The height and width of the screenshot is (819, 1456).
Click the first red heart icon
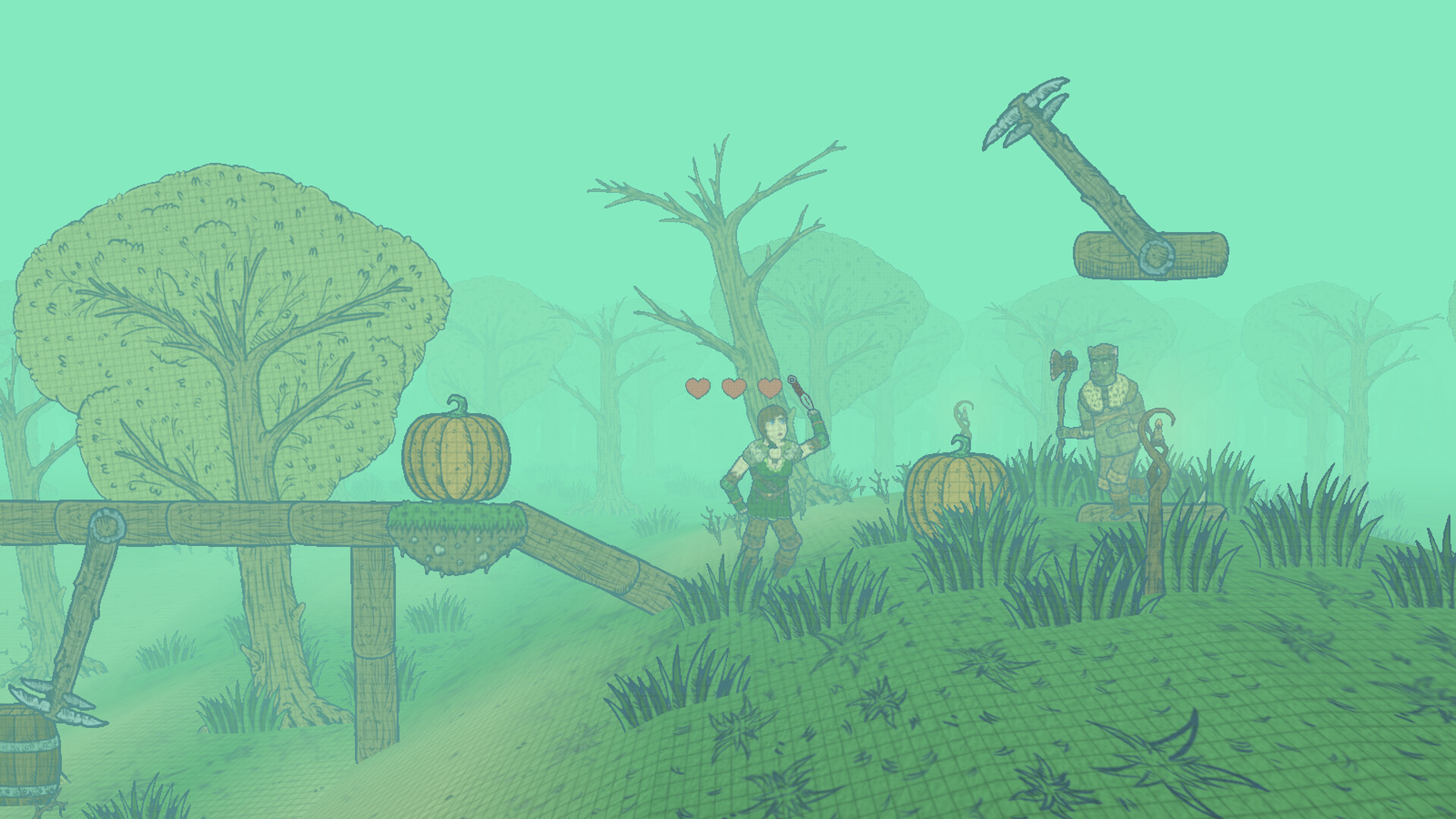pyautogui.click(x=697, y=387)
